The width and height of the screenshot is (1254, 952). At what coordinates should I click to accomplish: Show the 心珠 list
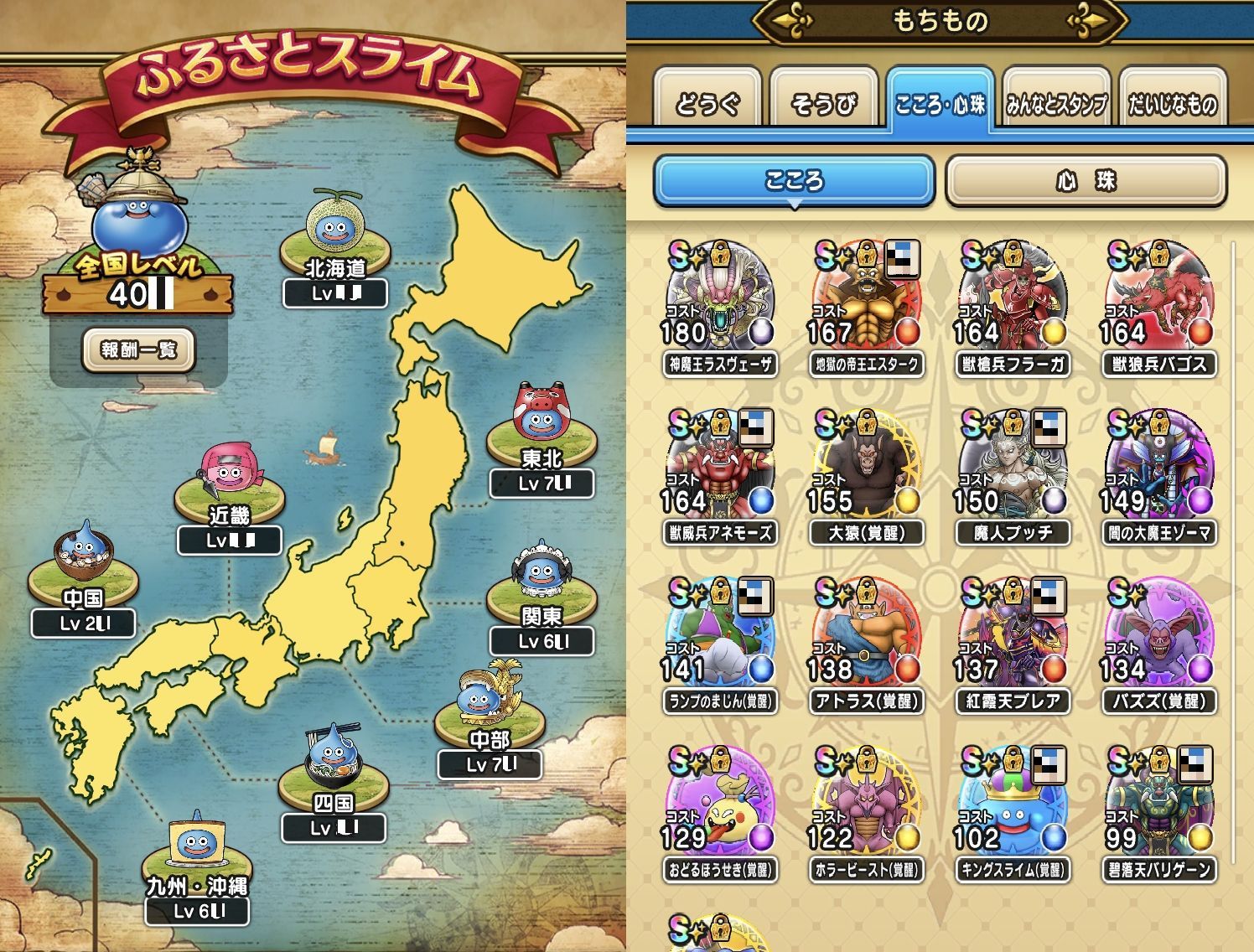(1086, 180)
